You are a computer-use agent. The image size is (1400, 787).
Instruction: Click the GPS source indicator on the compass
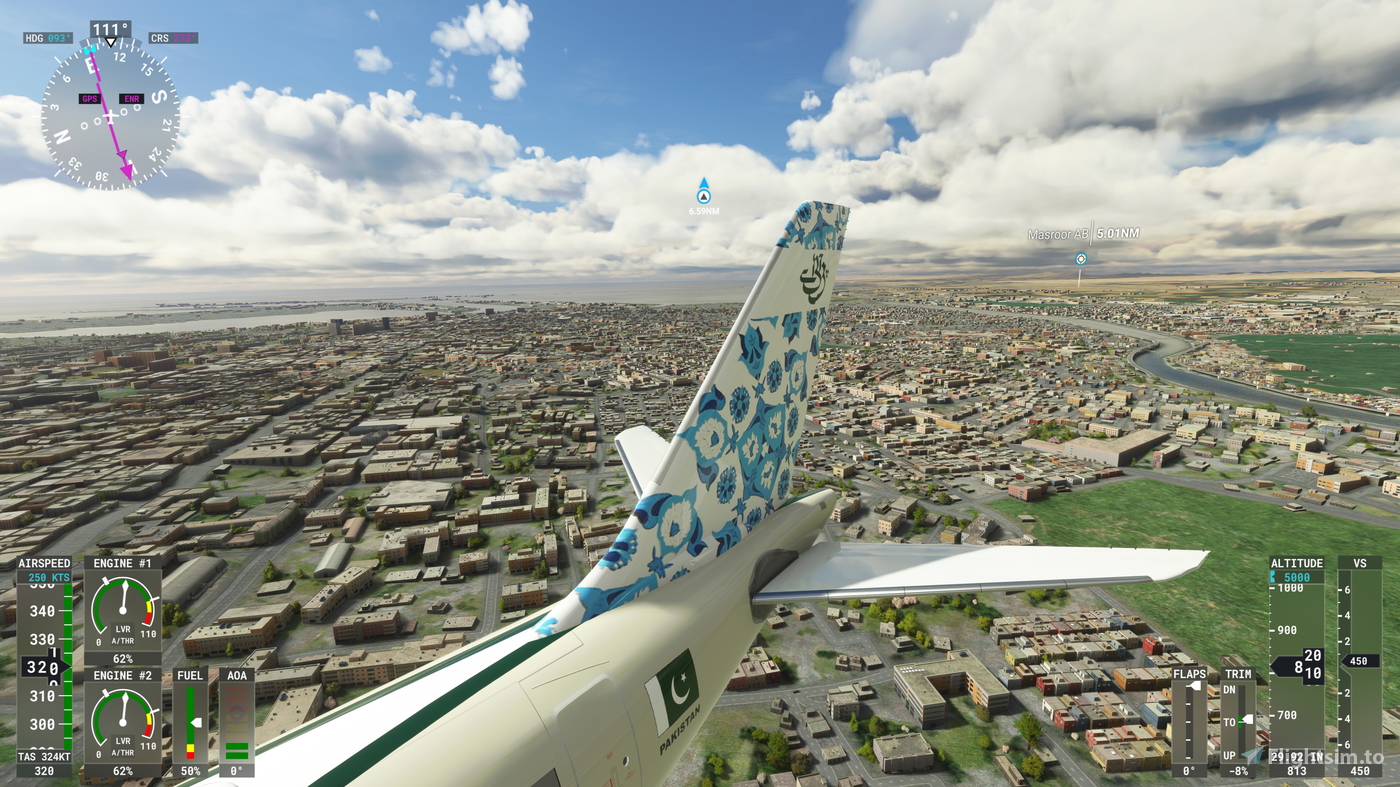pyautogui.click(x=89, y=98)
